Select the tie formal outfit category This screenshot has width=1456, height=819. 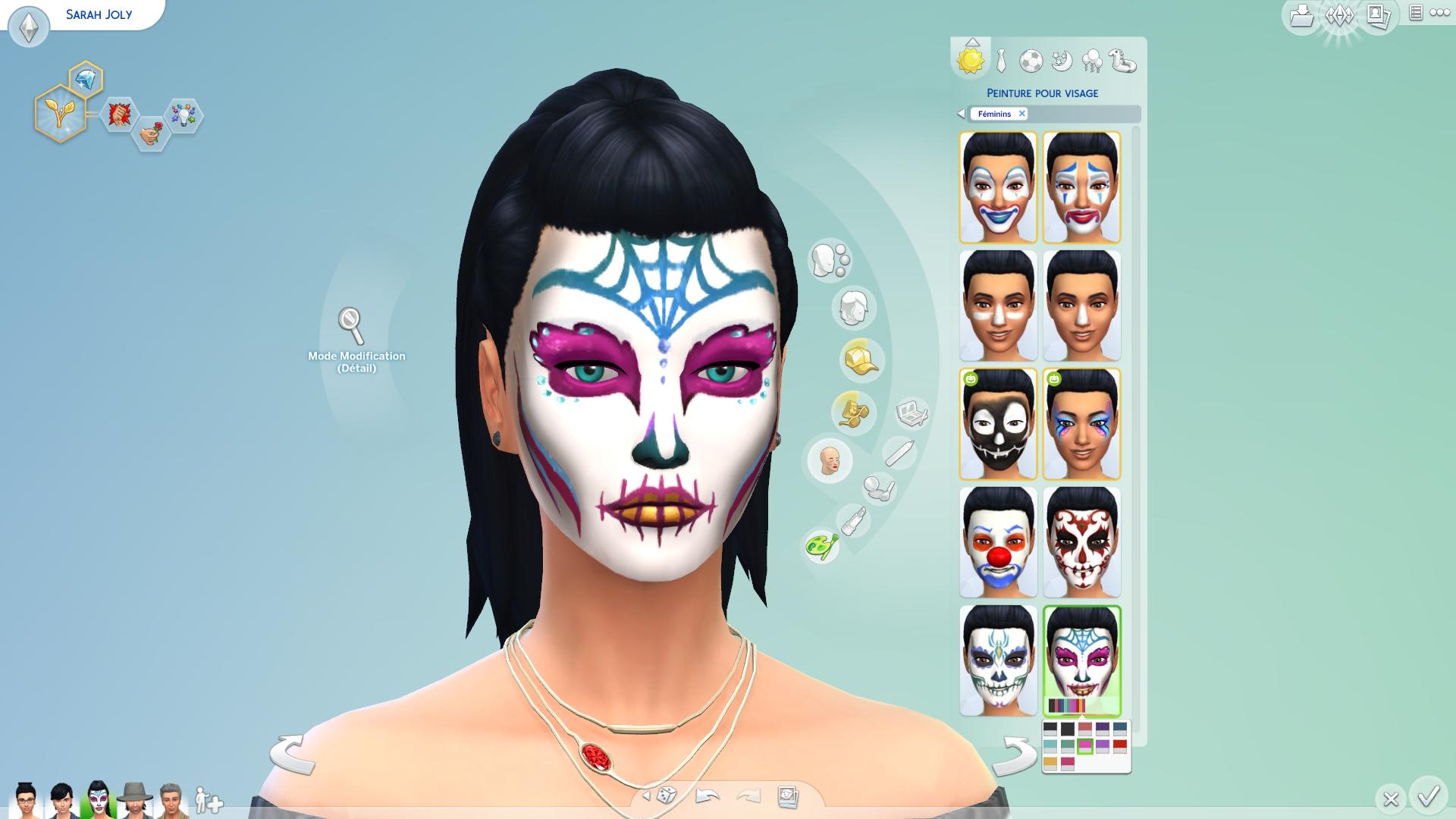pyautogui.click(x=1001, y=61)
